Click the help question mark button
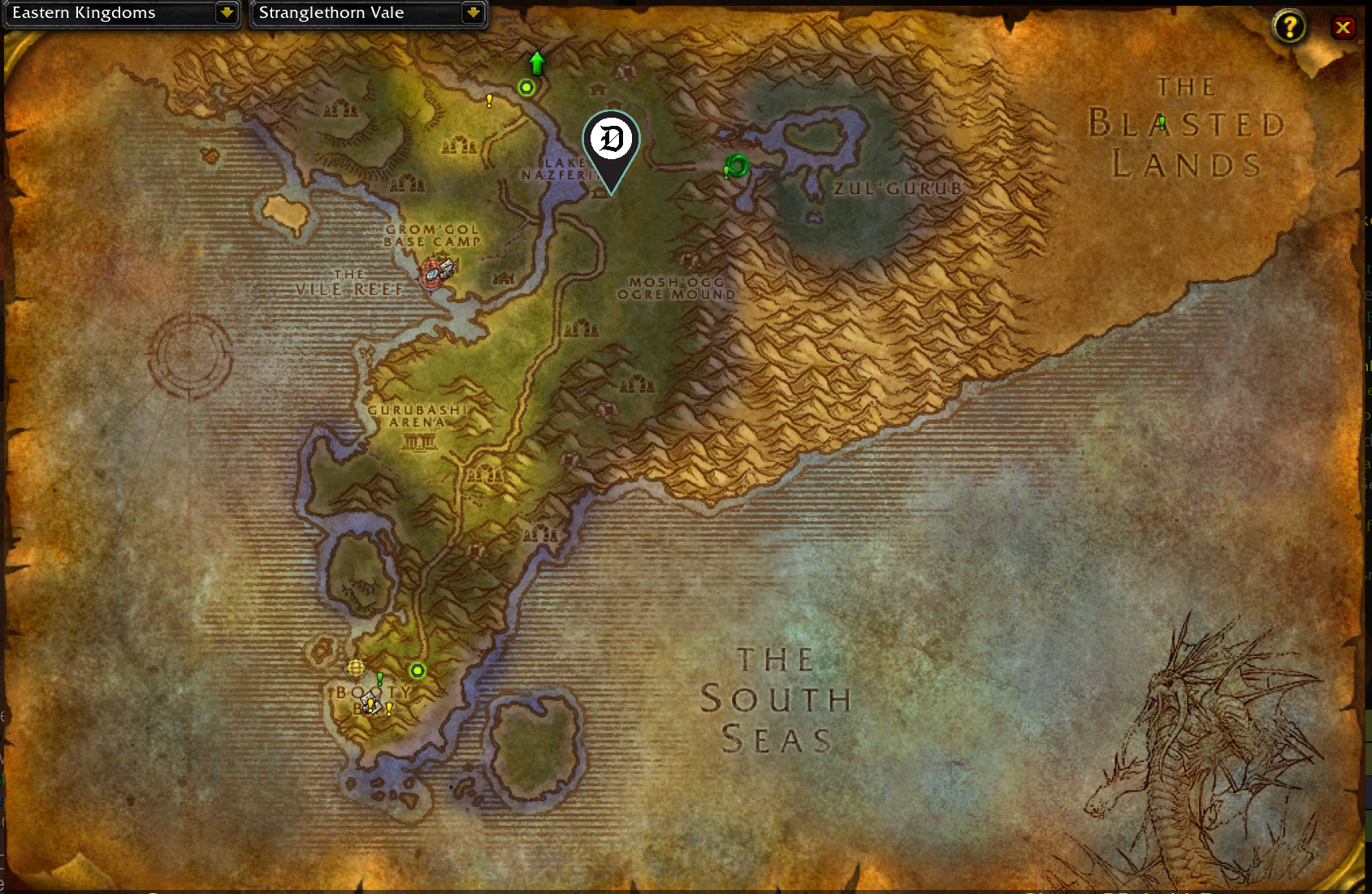 coord(1289,27)
